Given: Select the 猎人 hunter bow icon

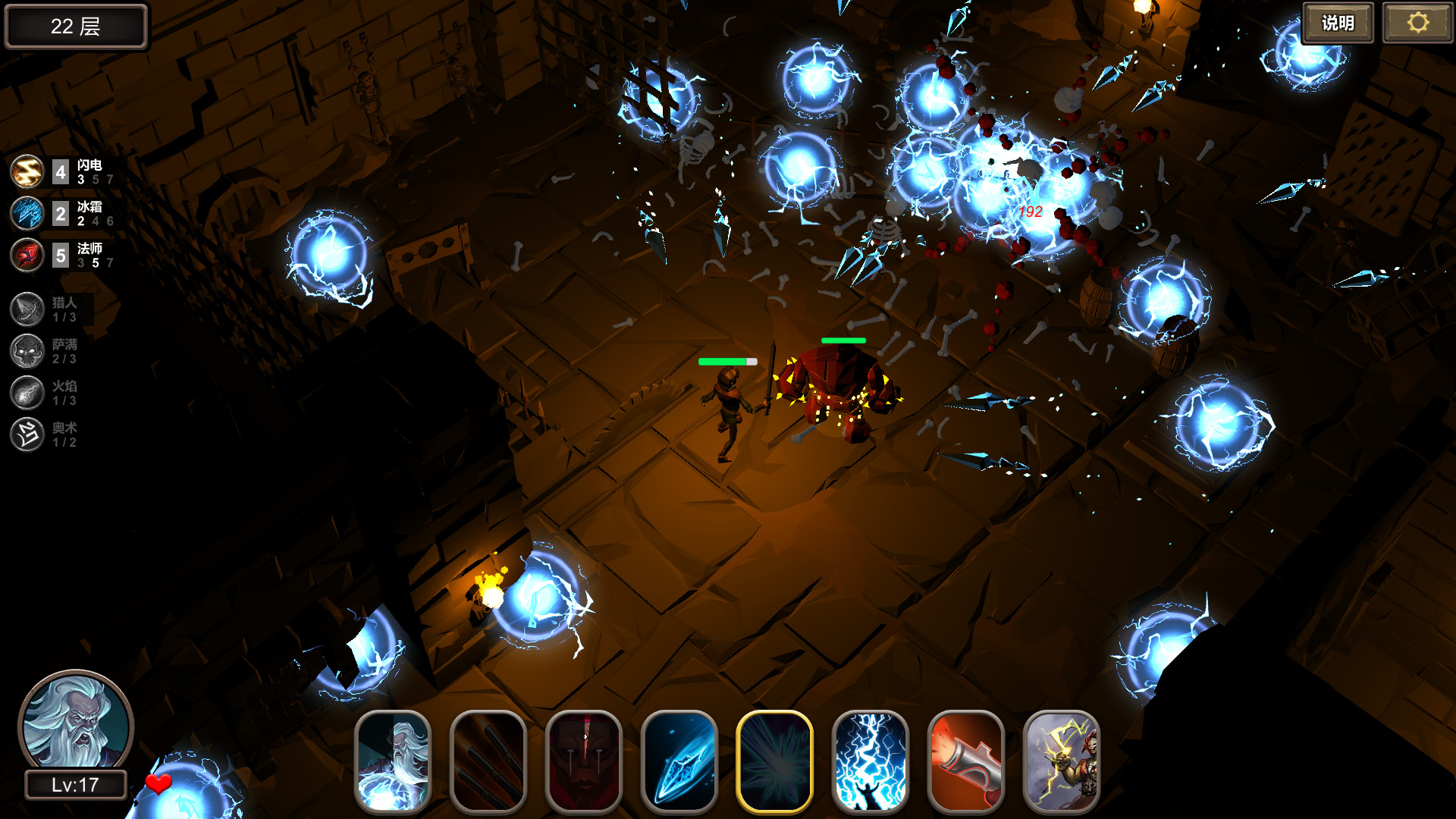Looking at the screenshot, I should 27,309.
